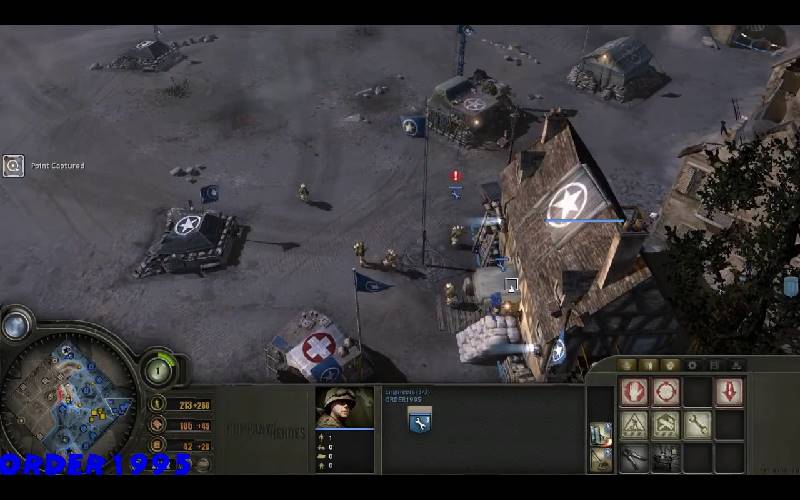The height and width of the screenshot is (500, 800).
Task: Open the basic construction menu with worker sign
Action: point(633,424)
